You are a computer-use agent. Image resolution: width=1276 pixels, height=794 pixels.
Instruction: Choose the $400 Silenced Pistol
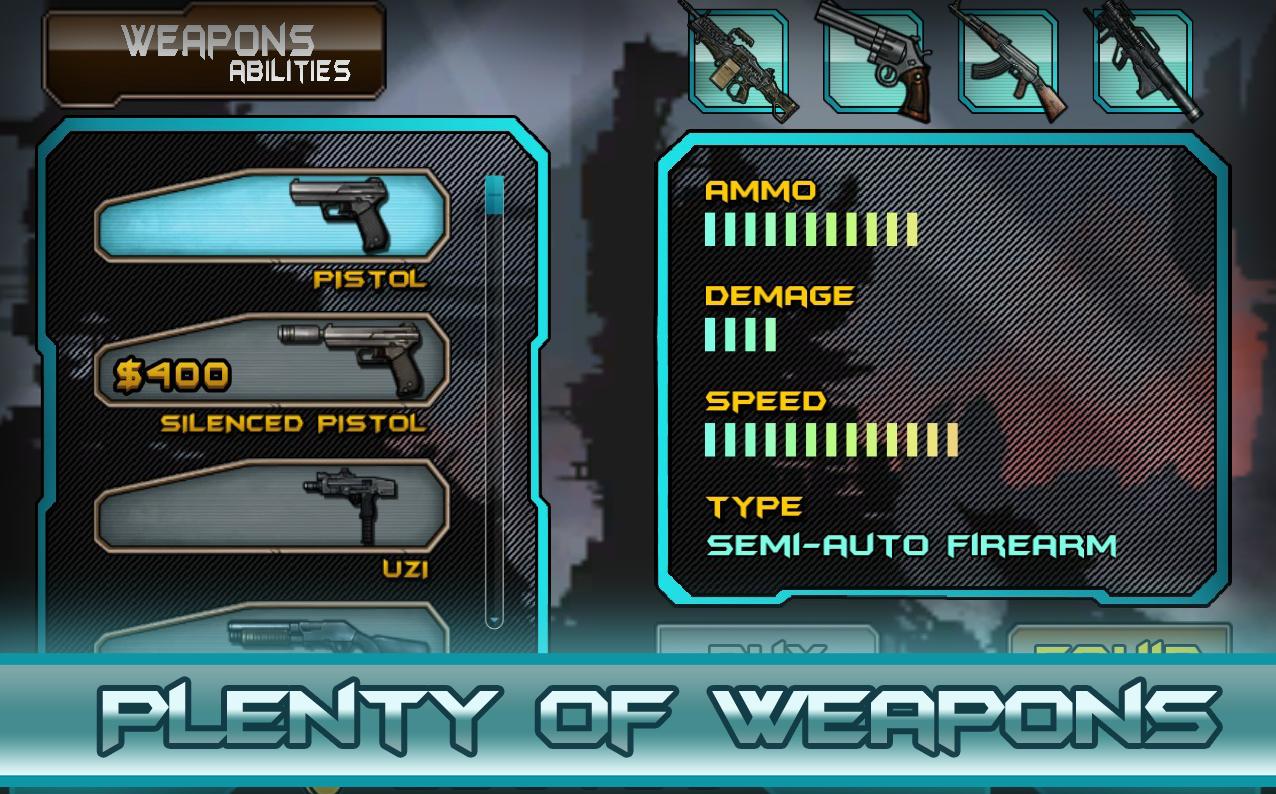pyautogui.click(x=272, y=361)
